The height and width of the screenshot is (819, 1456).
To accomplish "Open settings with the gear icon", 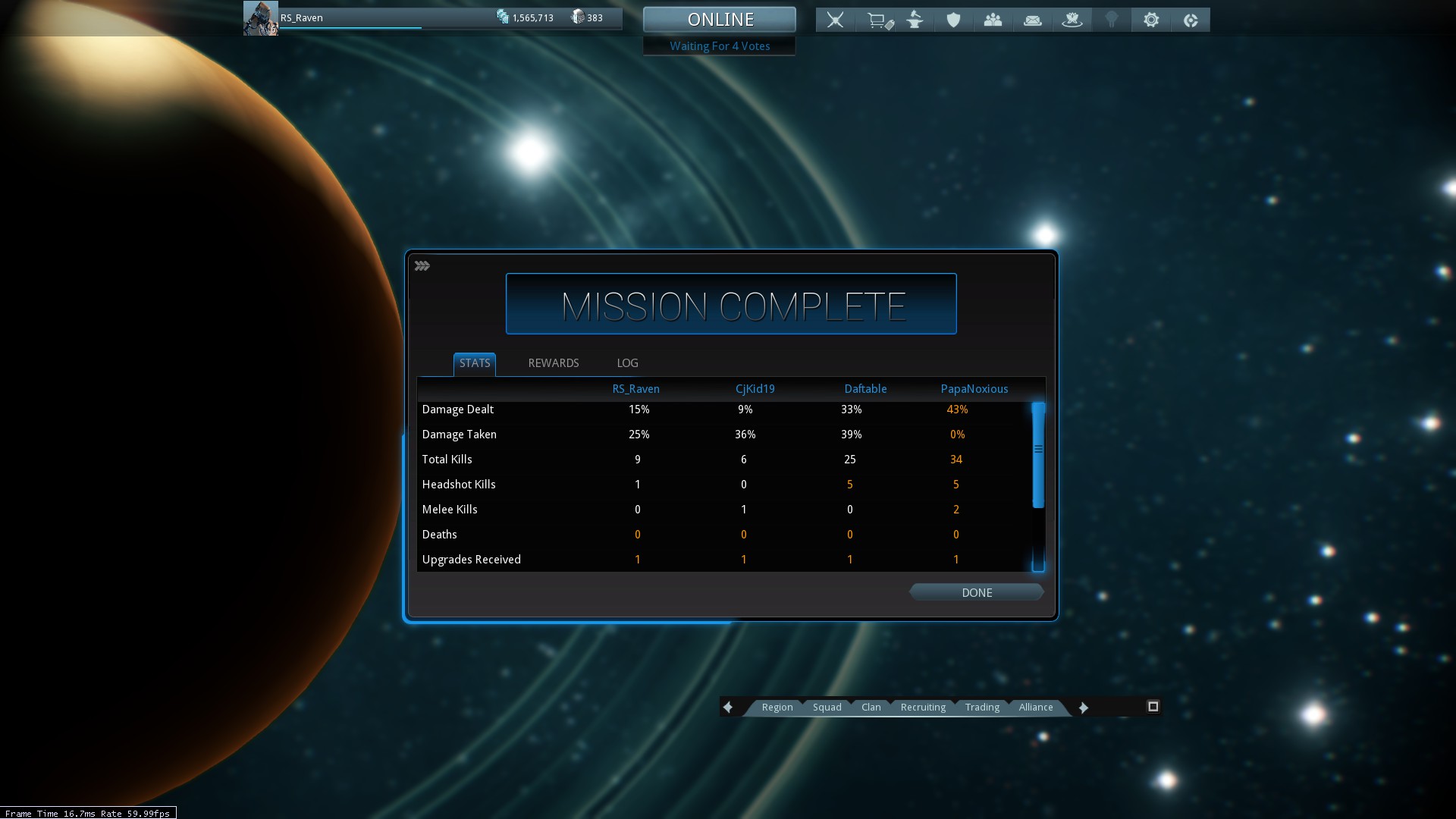I will (x=1151, y=20).
